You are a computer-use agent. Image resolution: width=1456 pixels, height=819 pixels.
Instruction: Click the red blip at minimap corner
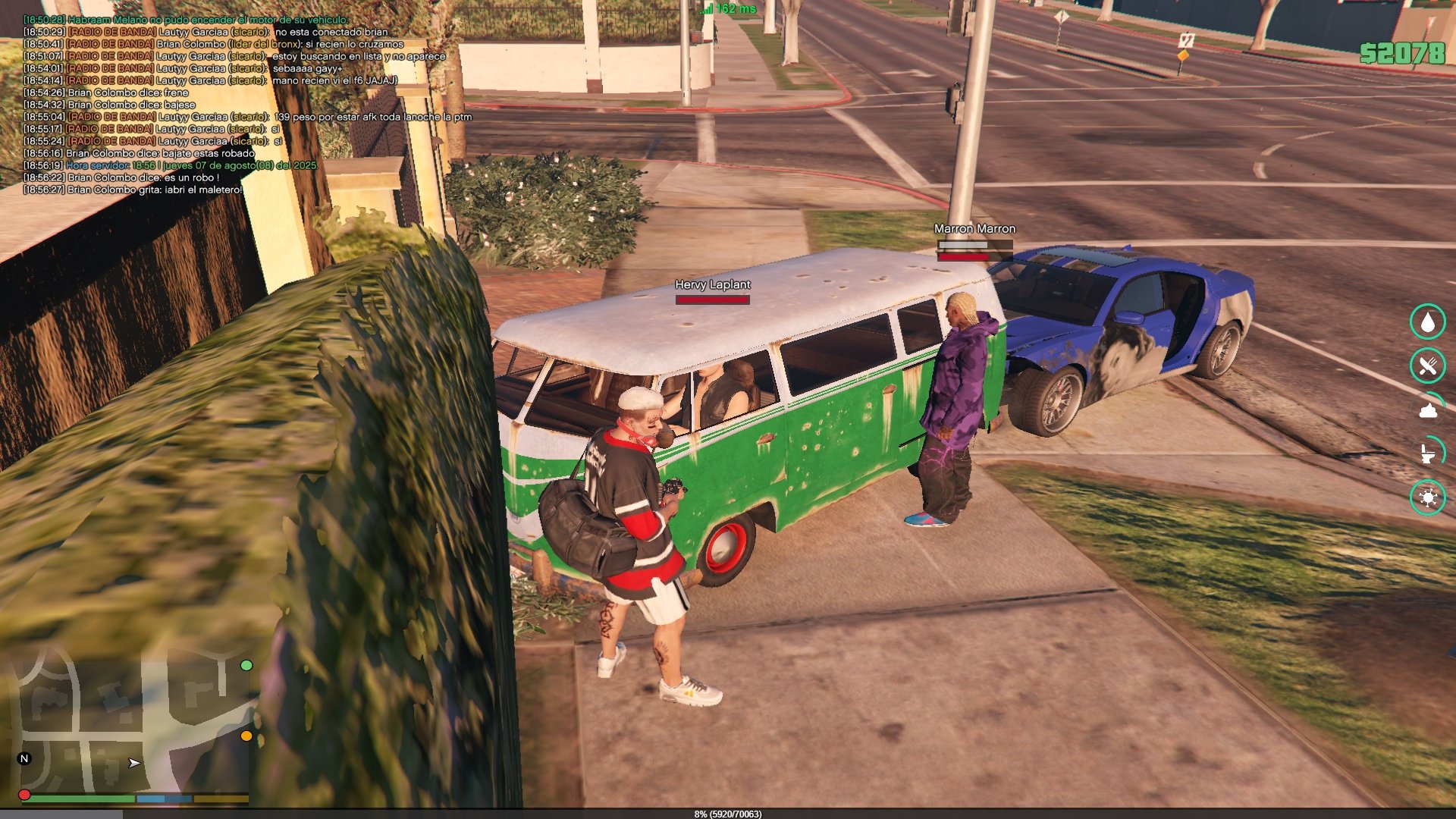pyautogui.click(x=24, y=795)
